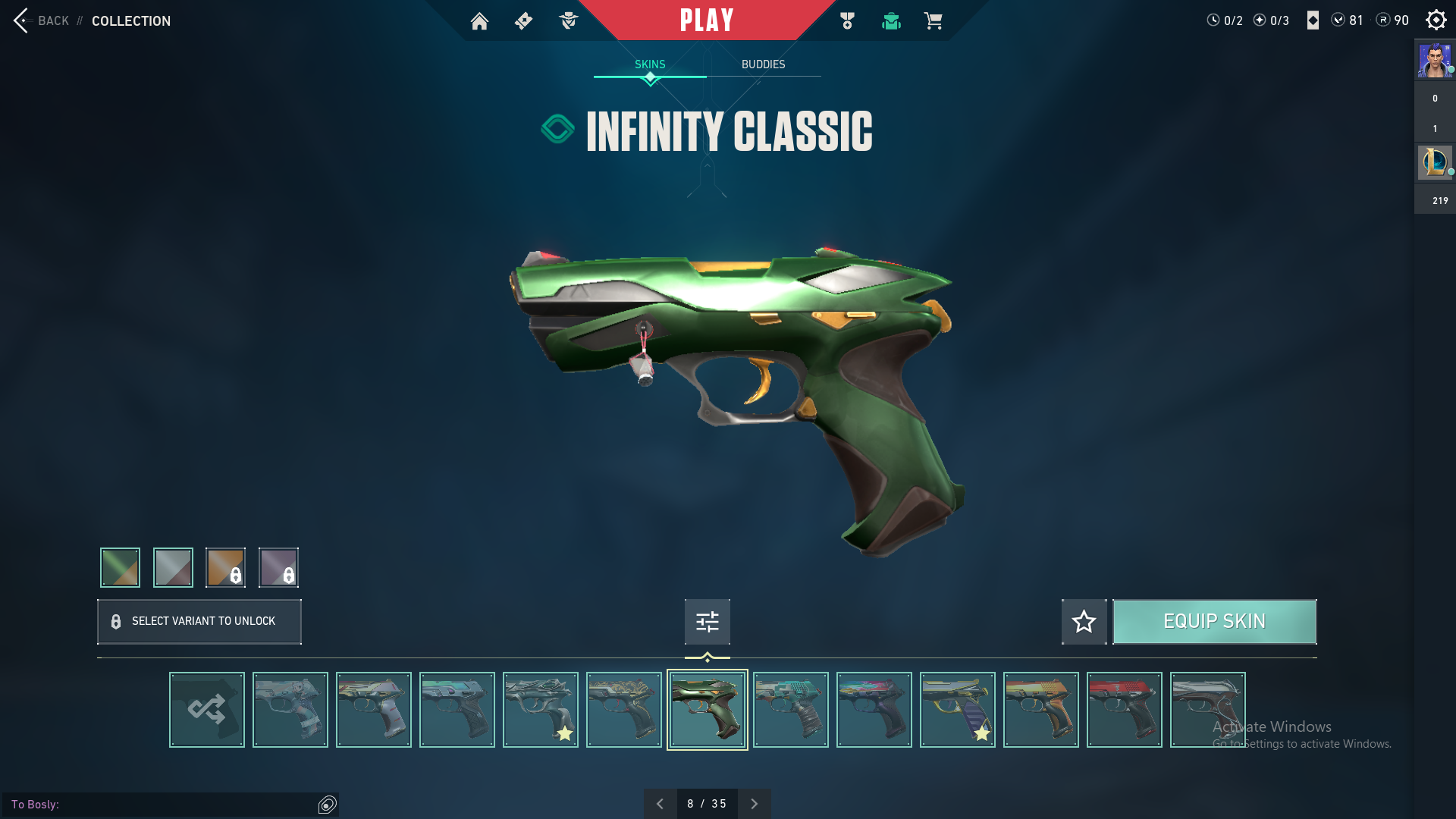This screenshot has height=819, width=1456.
Task: Switch to the Buddies tab
Action: point(763,64)
